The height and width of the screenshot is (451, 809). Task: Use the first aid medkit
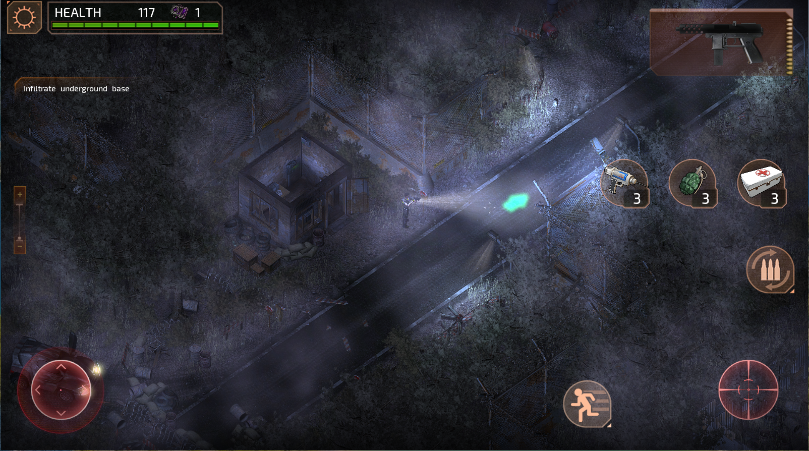pyautogui.click(x=762, y=182)
